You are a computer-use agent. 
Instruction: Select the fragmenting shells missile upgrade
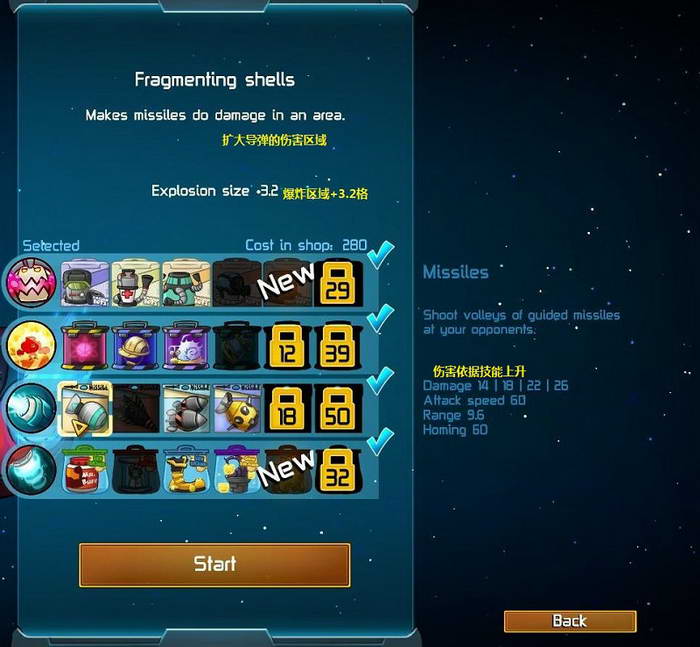click(84, 408)
